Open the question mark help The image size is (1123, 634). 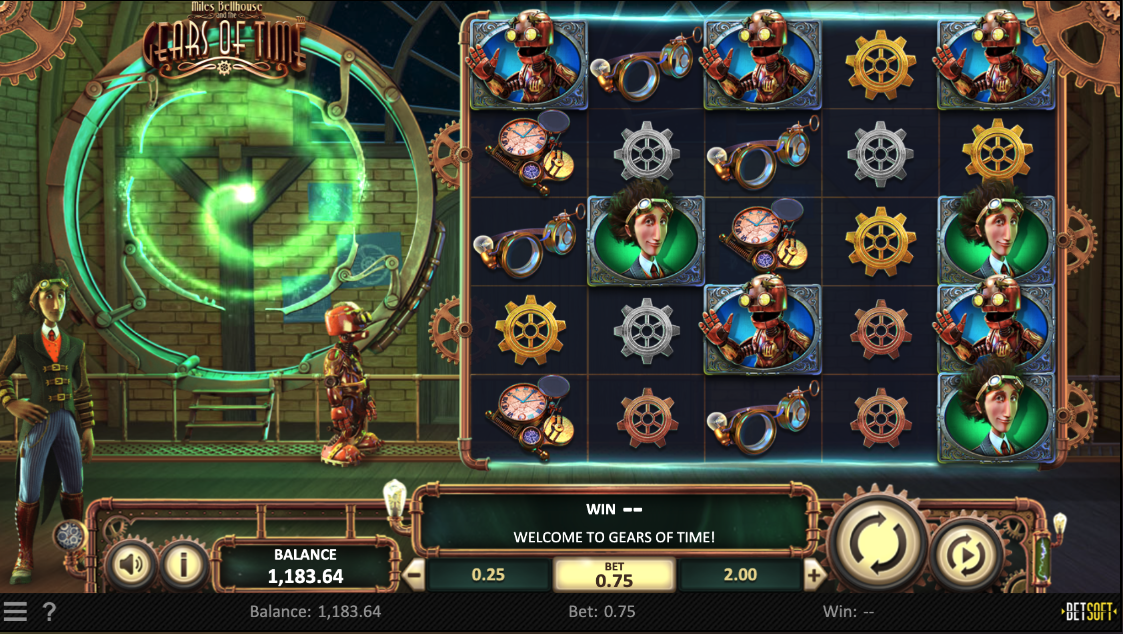click(49, 611)
